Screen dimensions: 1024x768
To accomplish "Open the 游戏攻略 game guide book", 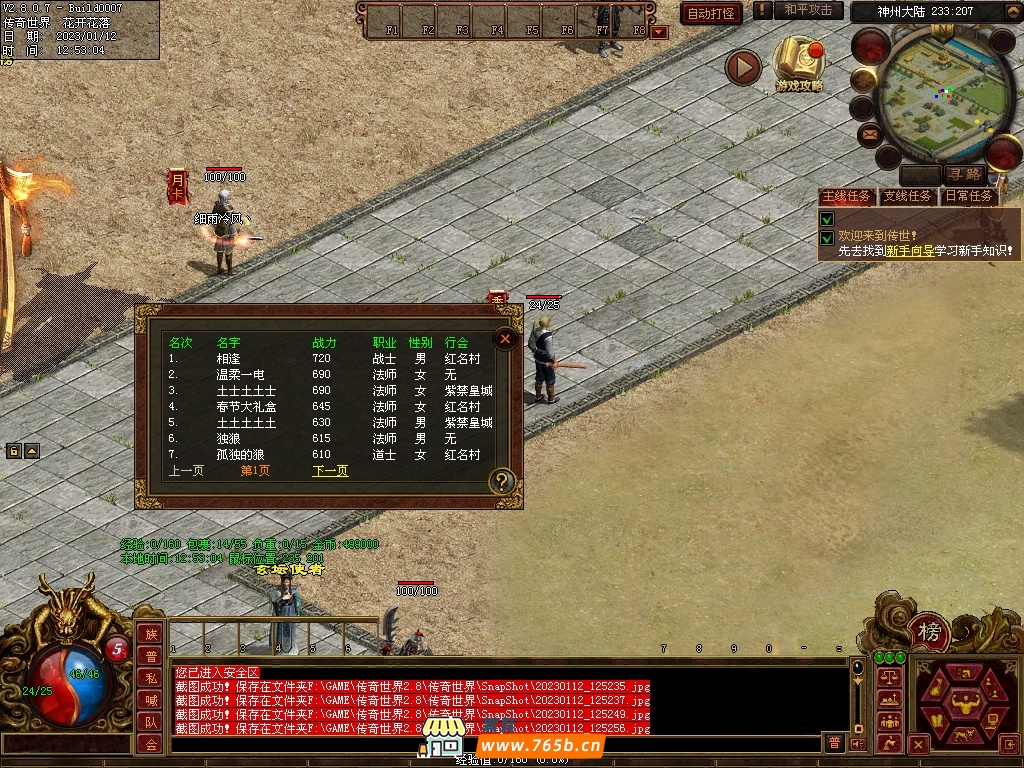I will coord(799,62).
